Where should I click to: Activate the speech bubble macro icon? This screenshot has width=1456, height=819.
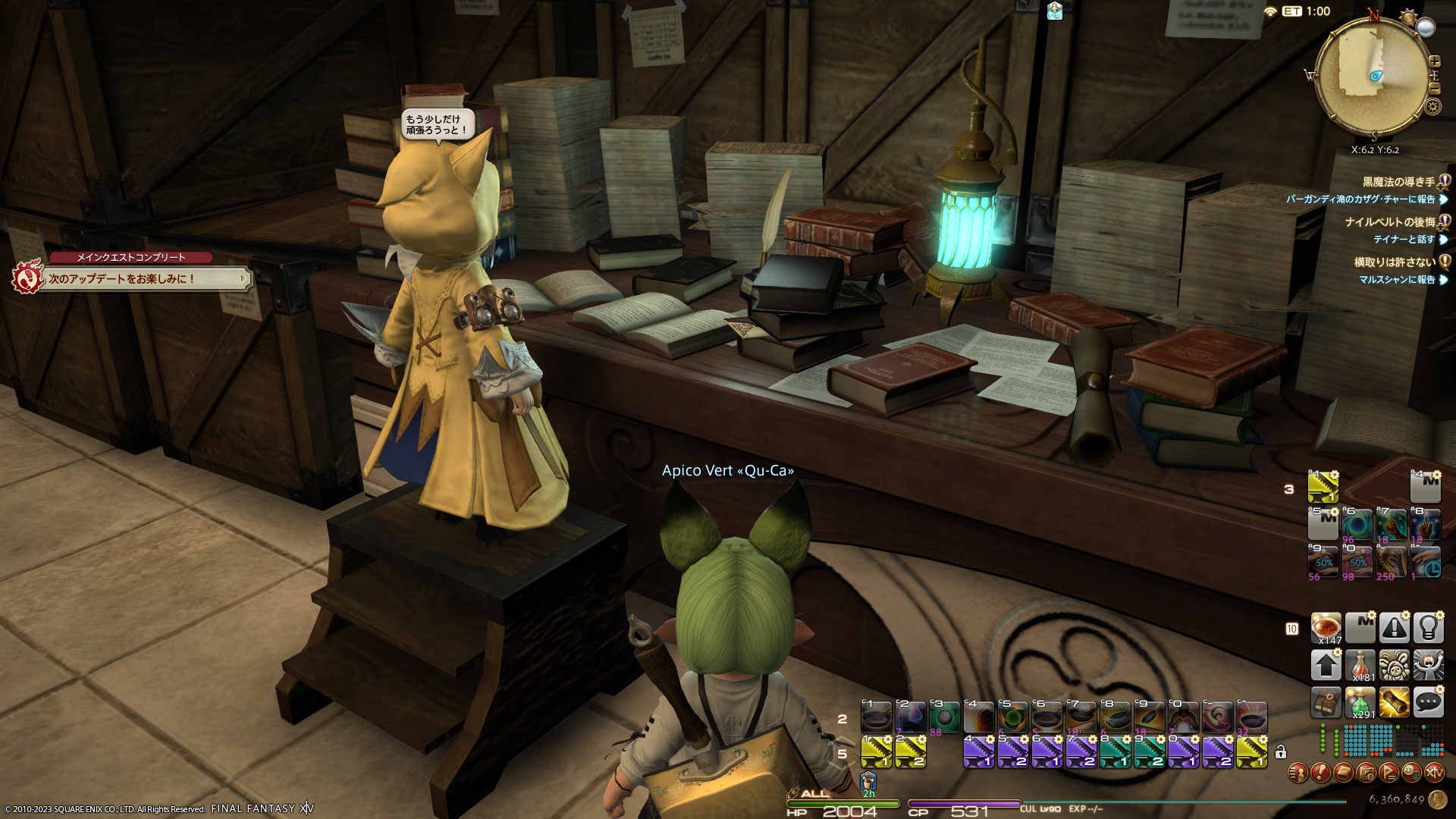[1428, 702]
